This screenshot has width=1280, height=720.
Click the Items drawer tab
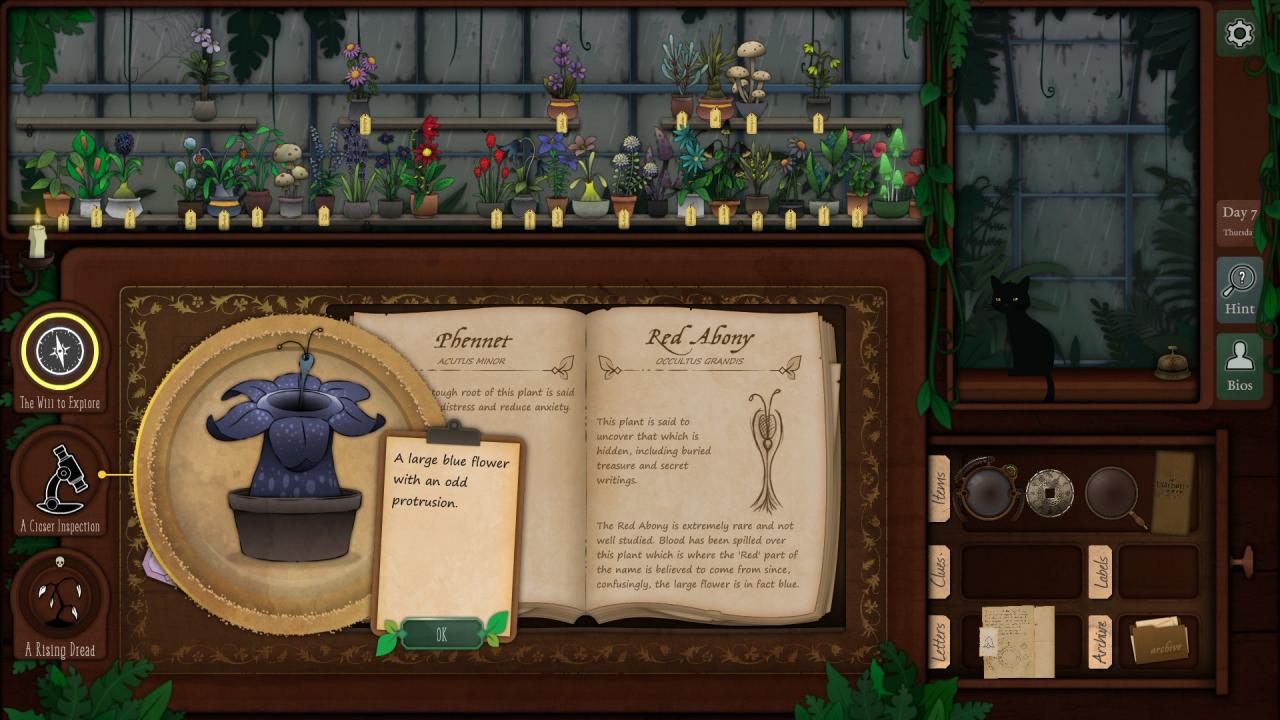pyautogui.click(x=939, y=488)
